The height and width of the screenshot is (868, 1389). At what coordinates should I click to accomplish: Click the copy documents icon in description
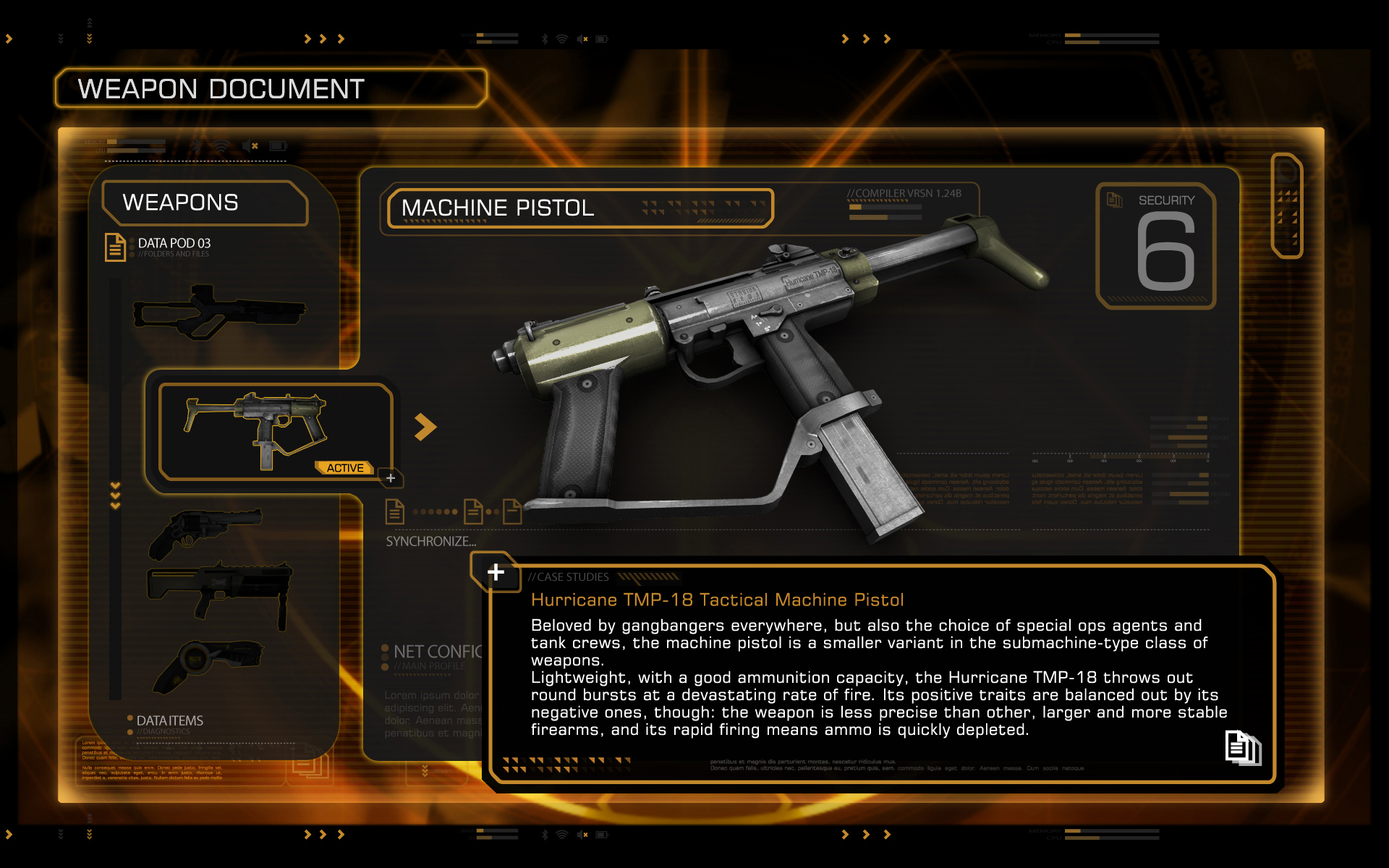[x=1242, y=748]
